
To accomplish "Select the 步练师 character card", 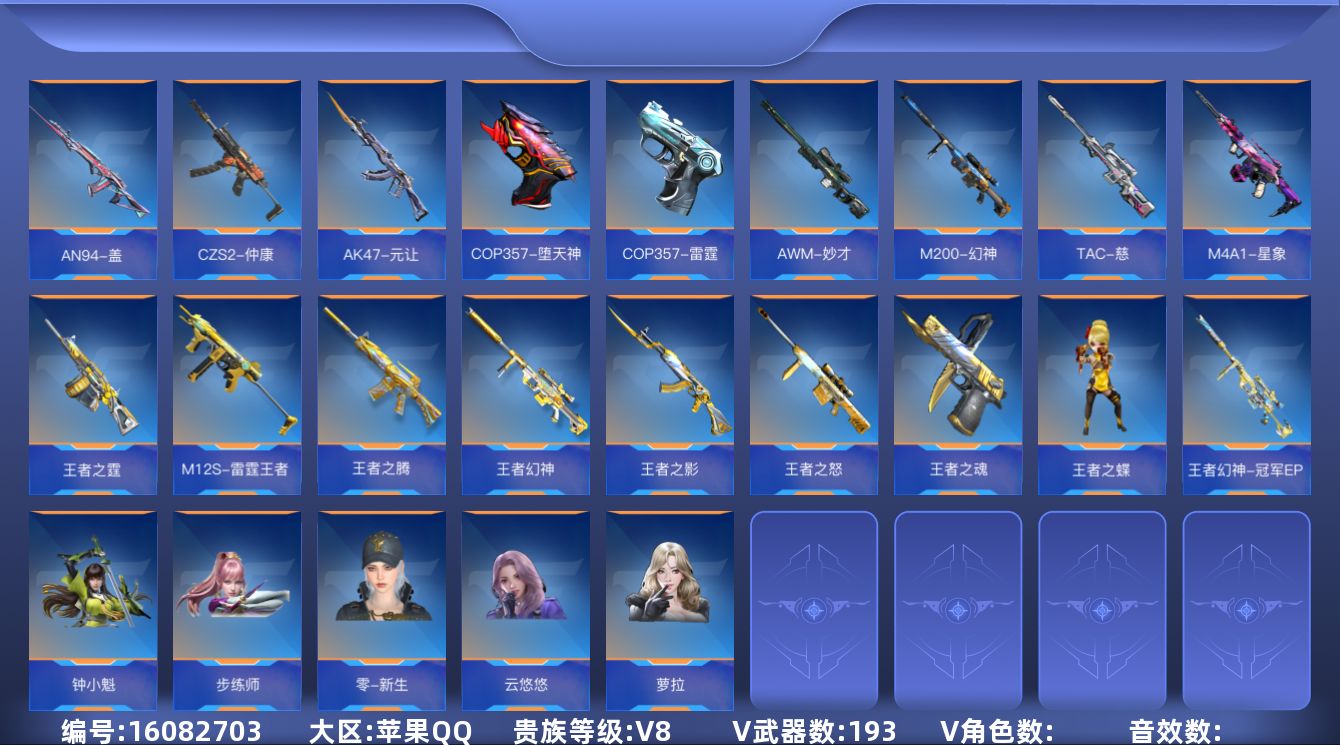I will coord(237,610).
